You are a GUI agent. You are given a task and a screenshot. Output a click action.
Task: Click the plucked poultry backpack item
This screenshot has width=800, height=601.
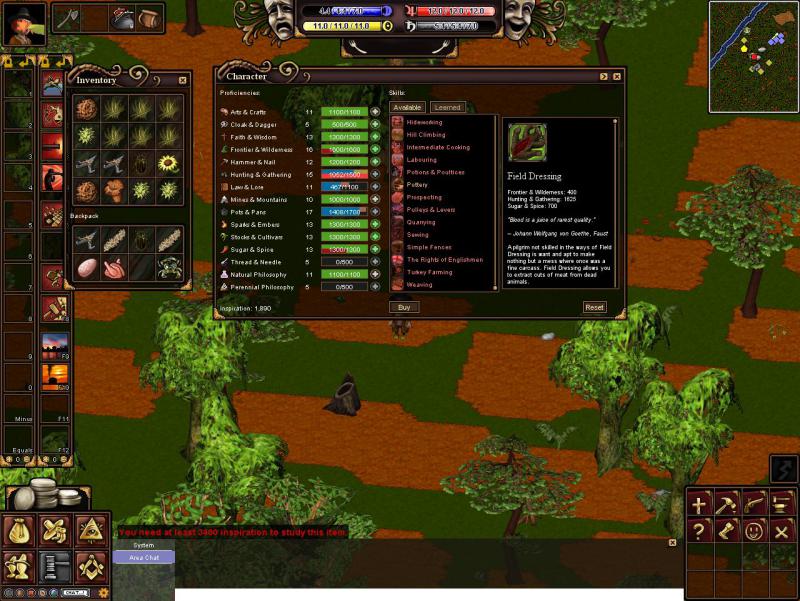point(114,267)
